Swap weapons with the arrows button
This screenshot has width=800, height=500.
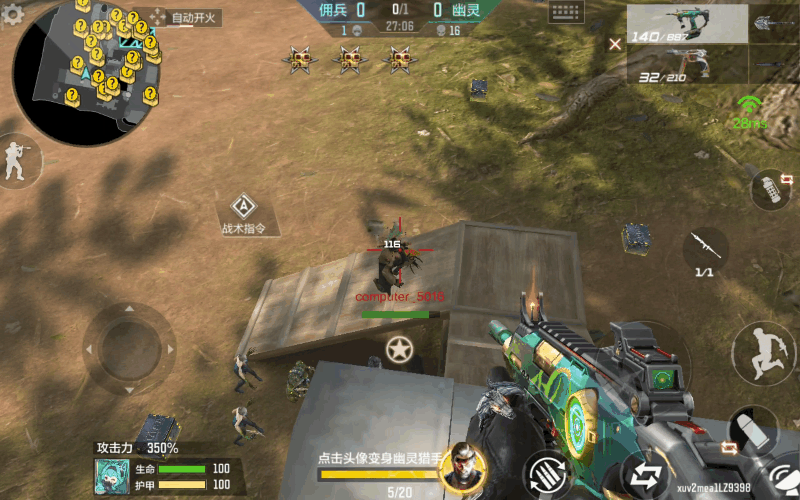(644, 476)
